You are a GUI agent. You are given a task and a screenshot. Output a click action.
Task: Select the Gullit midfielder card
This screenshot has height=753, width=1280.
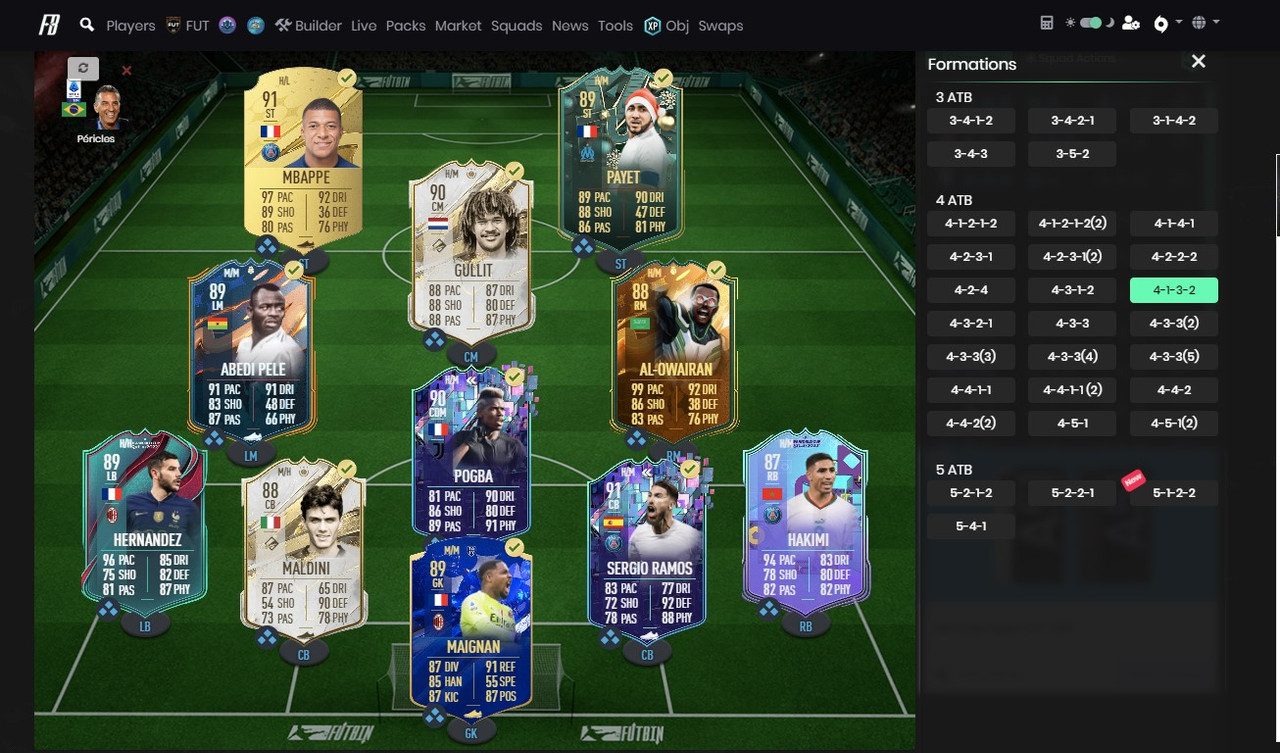click(471, 250)
